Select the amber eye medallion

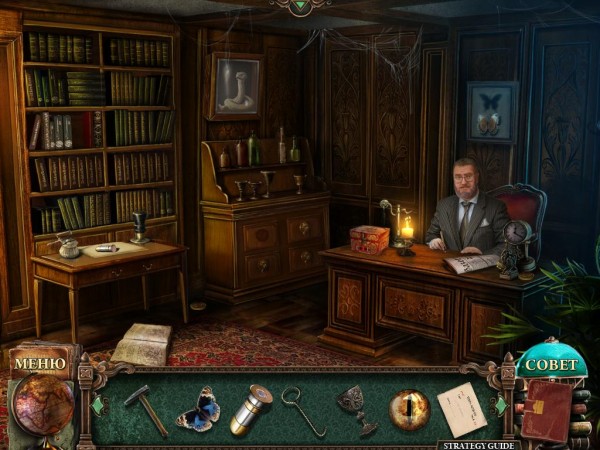(409, 410)
